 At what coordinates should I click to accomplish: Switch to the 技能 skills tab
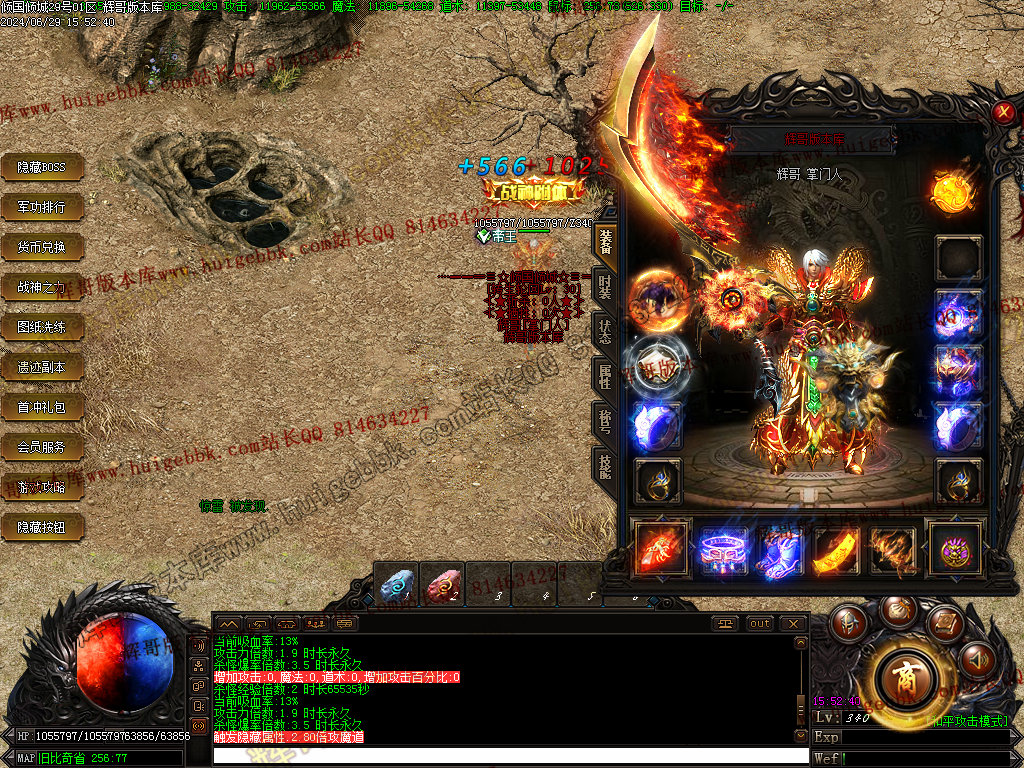tap(605, 465)
